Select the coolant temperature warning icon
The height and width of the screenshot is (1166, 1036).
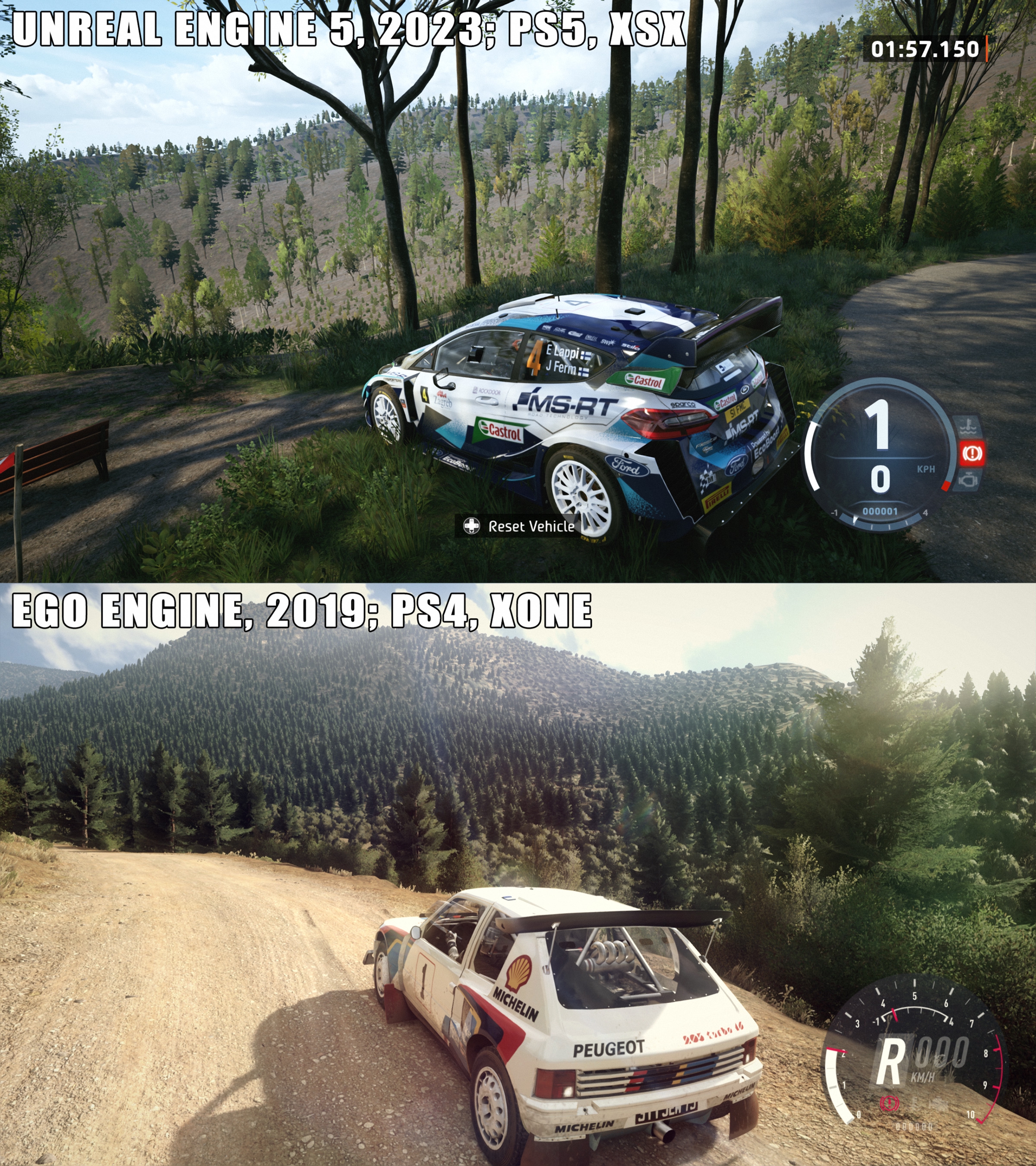970,425
